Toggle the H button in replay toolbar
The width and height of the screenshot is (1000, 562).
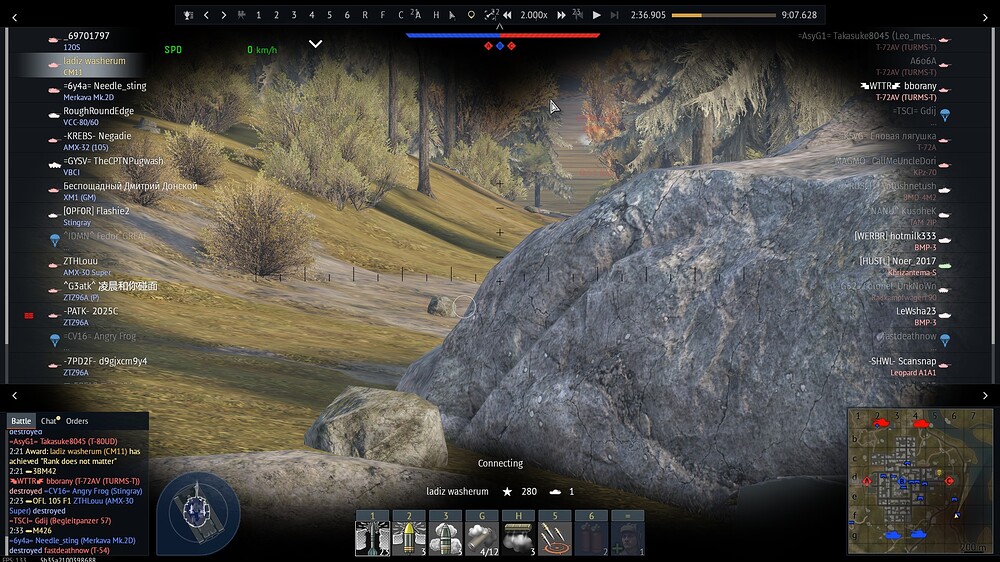point(436,15)
